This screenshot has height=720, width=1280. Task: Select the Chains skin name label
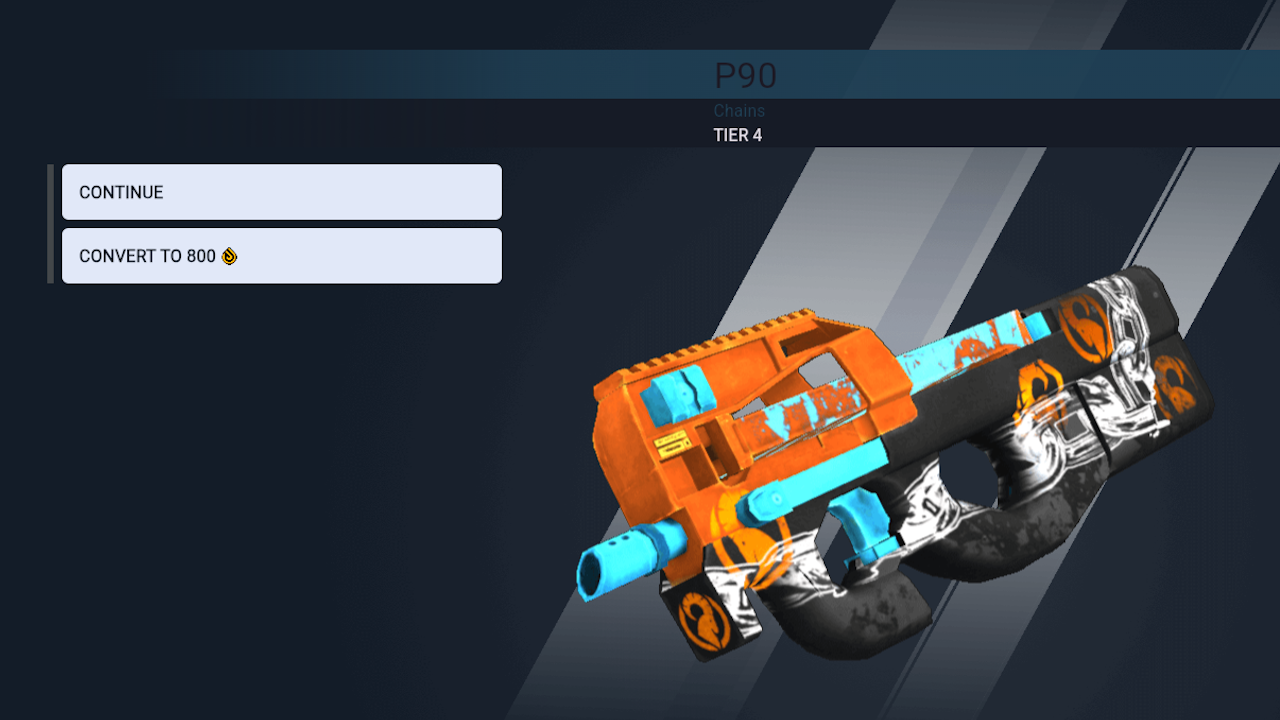tap(739, 110)
